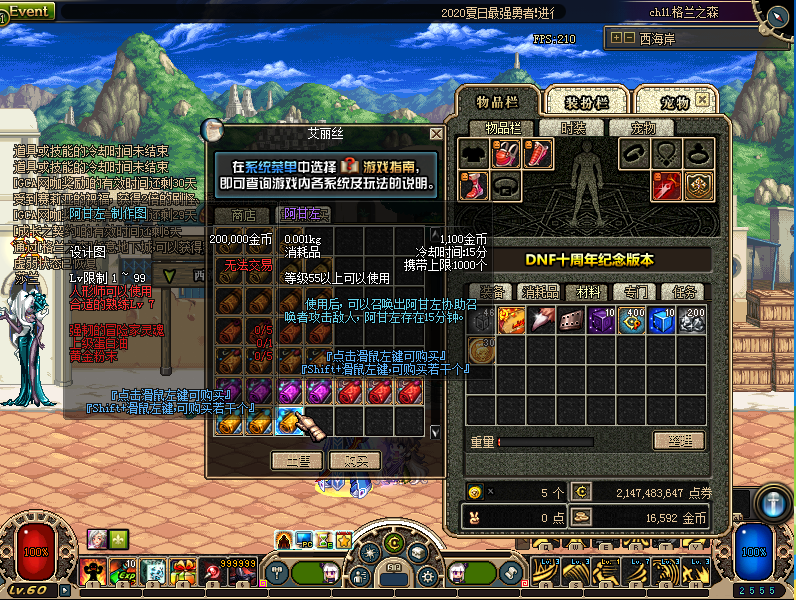Select the gold coin item in inventory
The height and width of the screenshot is (600, 796).
point(482,350)
